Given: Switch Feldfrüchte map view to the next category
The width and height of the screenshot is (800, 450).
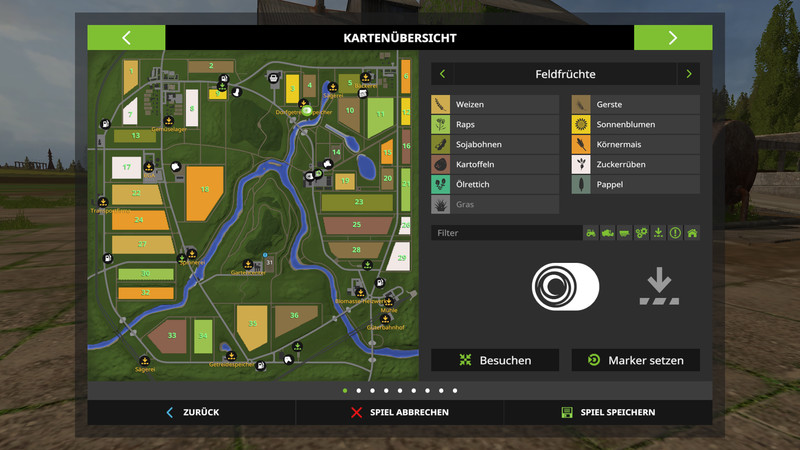Looking at the screenshot, I should click(688, 74).
